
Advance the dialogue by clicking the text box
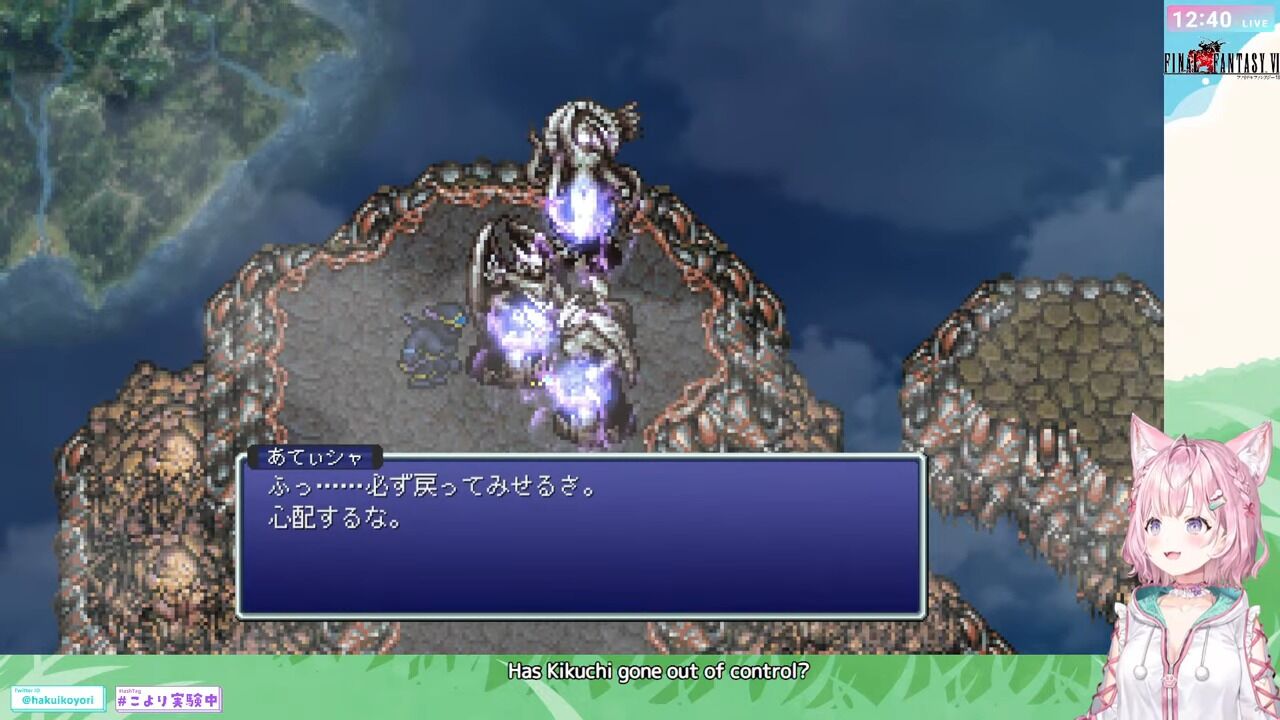click(585, 540)
